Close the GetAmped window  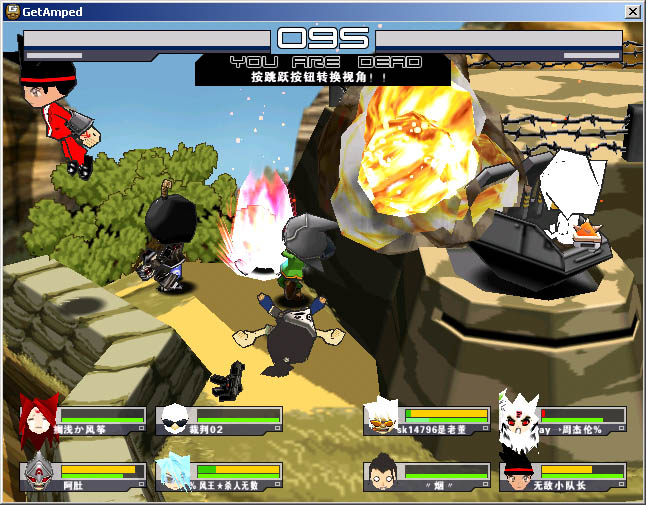(x=632, y=12)
